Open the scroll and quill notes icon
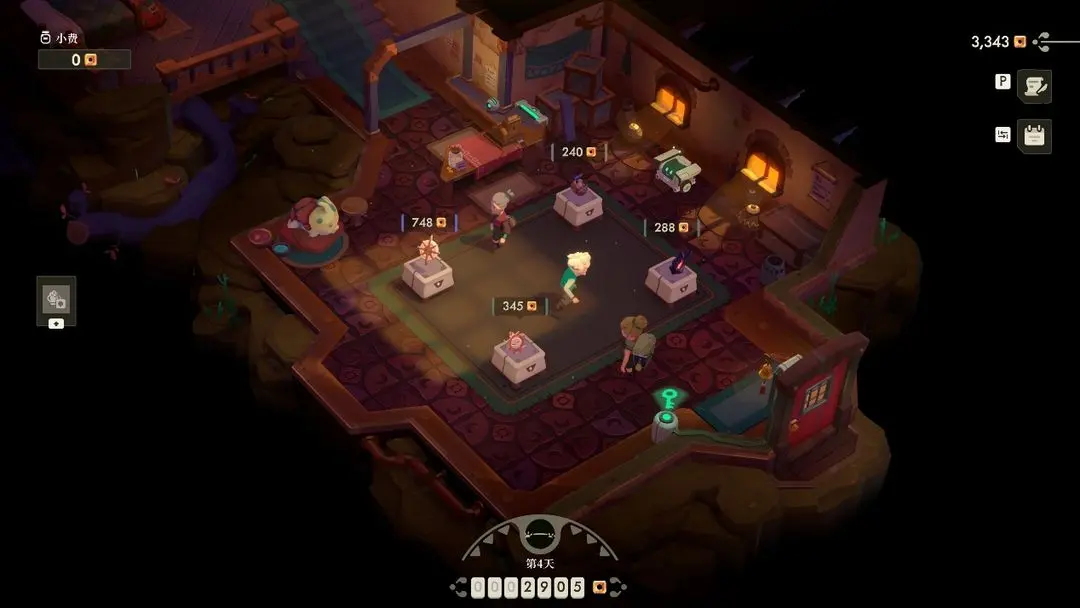 click(x=1034, y=86)
